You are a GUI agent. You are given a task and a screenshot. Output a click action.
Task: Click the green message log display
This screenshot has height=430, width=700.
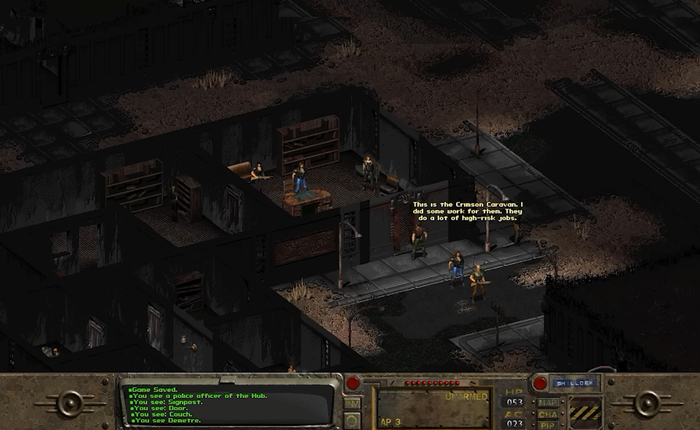226,402
